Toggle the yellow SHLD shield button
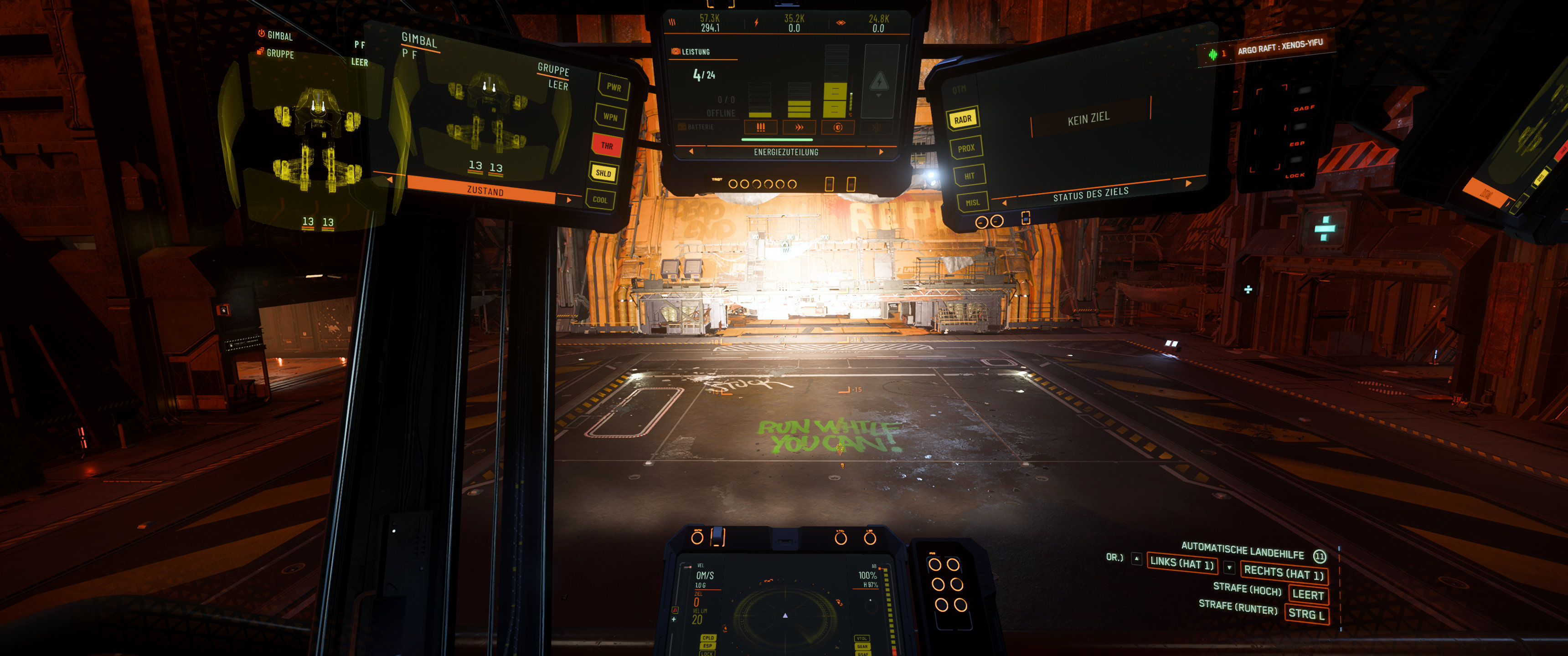Screen dimensions: 1568x656 click(603, 173)
